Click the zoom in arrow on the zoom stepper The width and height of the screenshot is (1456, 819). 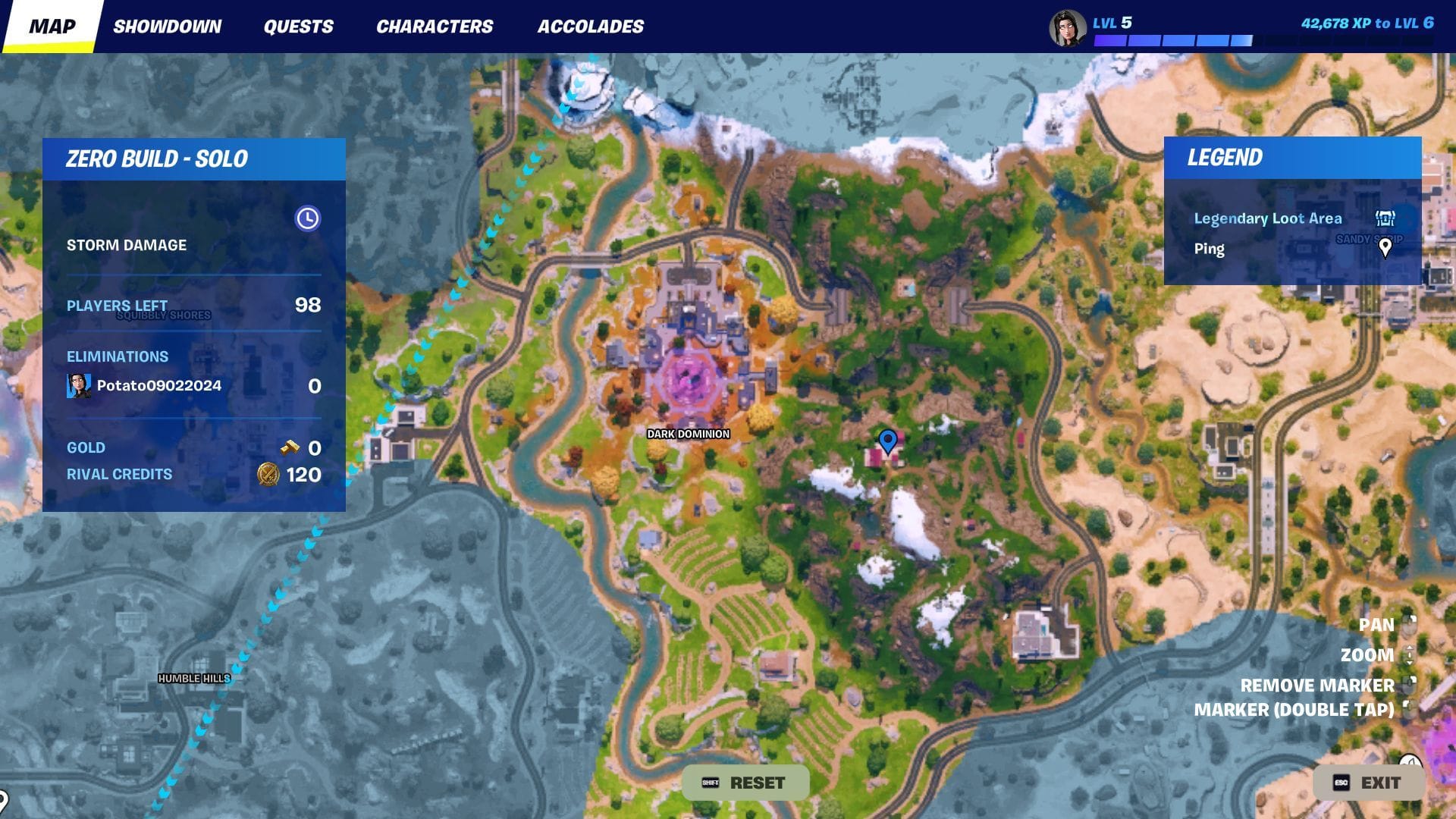coord(1410,648)
